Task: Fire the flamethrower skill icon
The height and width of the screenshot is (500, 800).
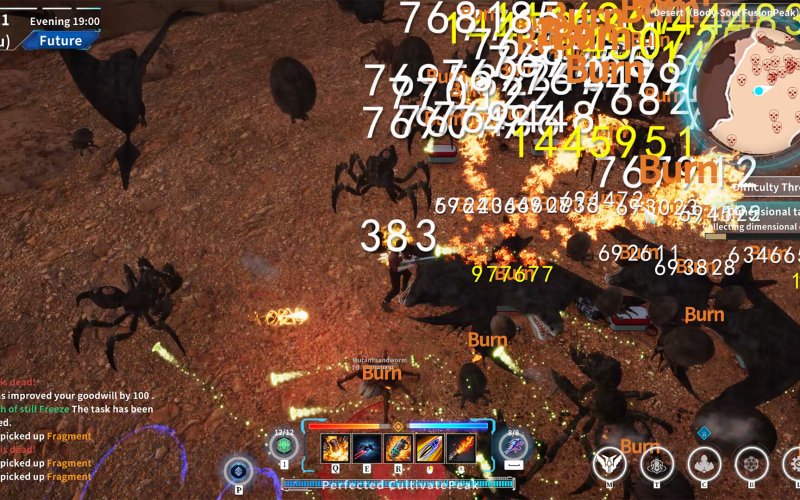Action: (461, 449)
